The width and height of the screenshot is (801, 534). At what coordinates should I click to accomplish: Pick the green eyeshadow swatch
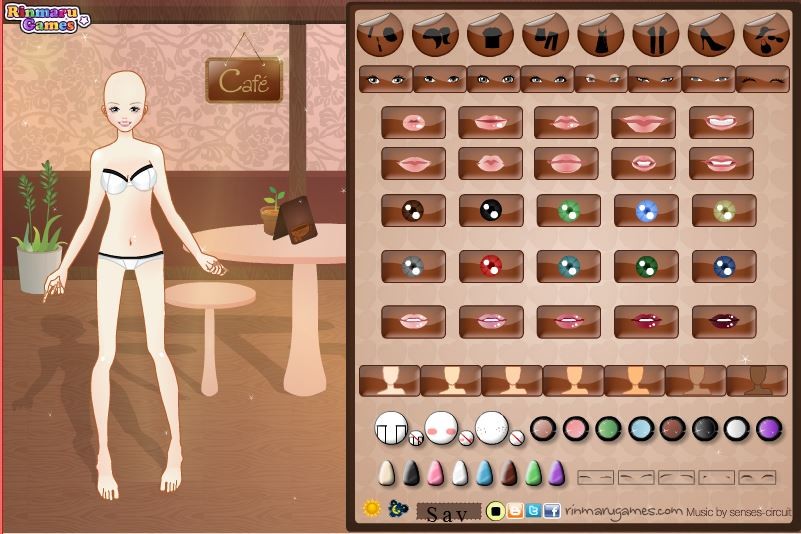pos(606,428)
